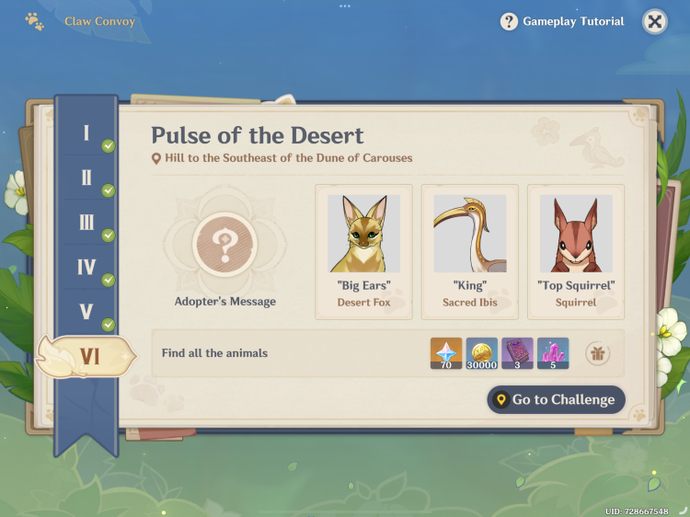The width and height of the screenshot is (690, 517).
Task: Switch to stage V tab
Action: [87, 311]
